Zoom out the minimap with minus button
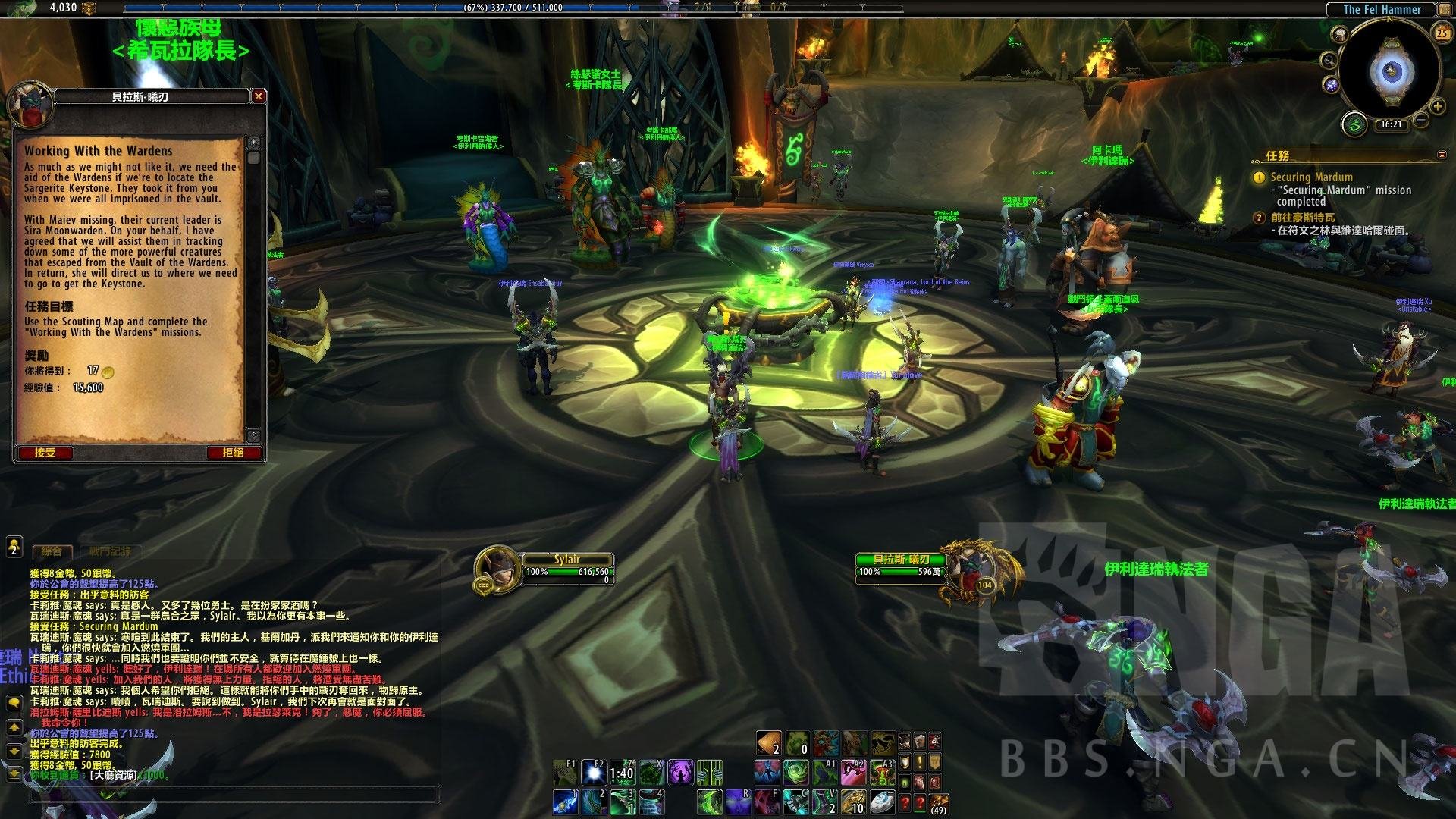The width and height of the screenshot is (1456, 819). click(1421, 121)
